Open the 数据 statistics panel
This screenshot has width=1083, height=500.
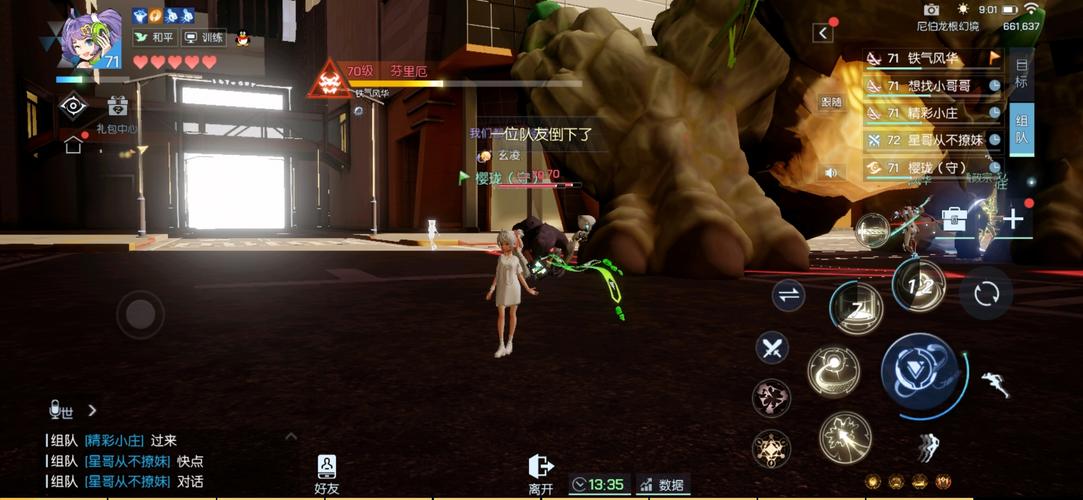[x=663, y=485]
